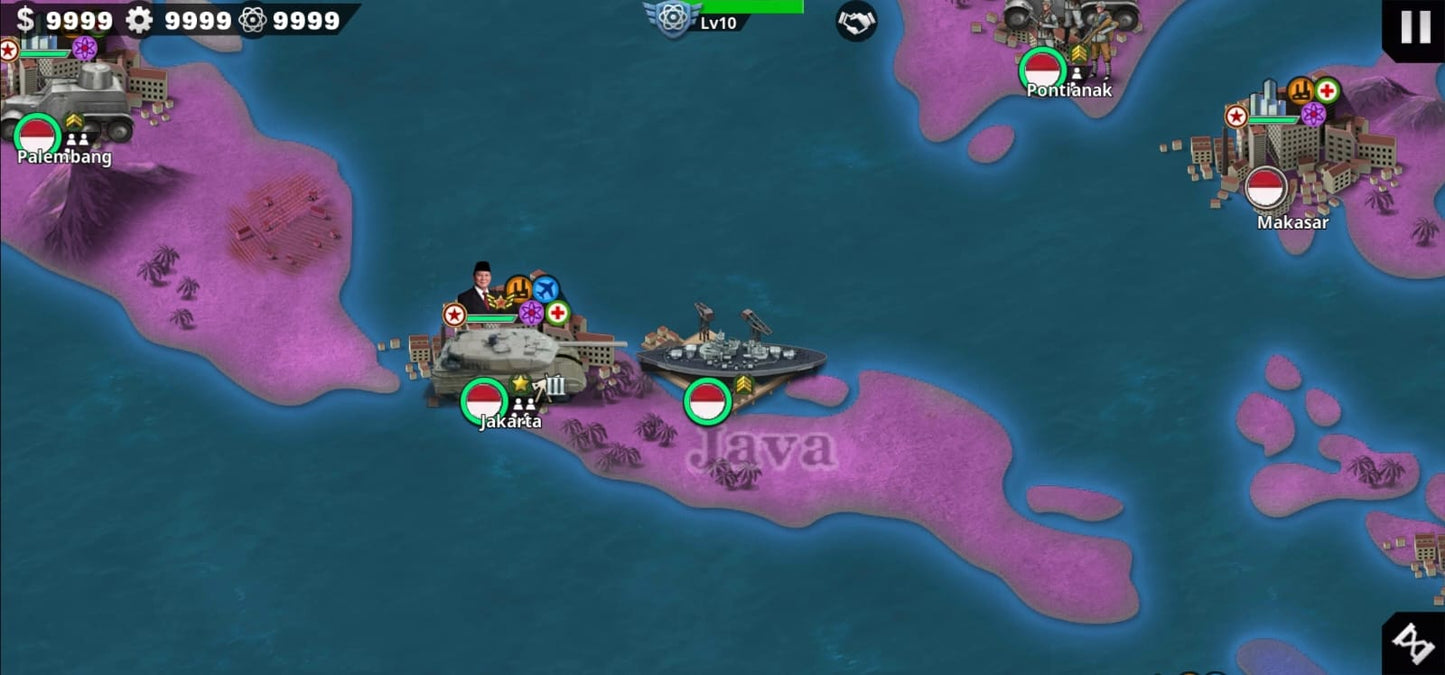Open the Lv10 technology badge

coord(673,18)
